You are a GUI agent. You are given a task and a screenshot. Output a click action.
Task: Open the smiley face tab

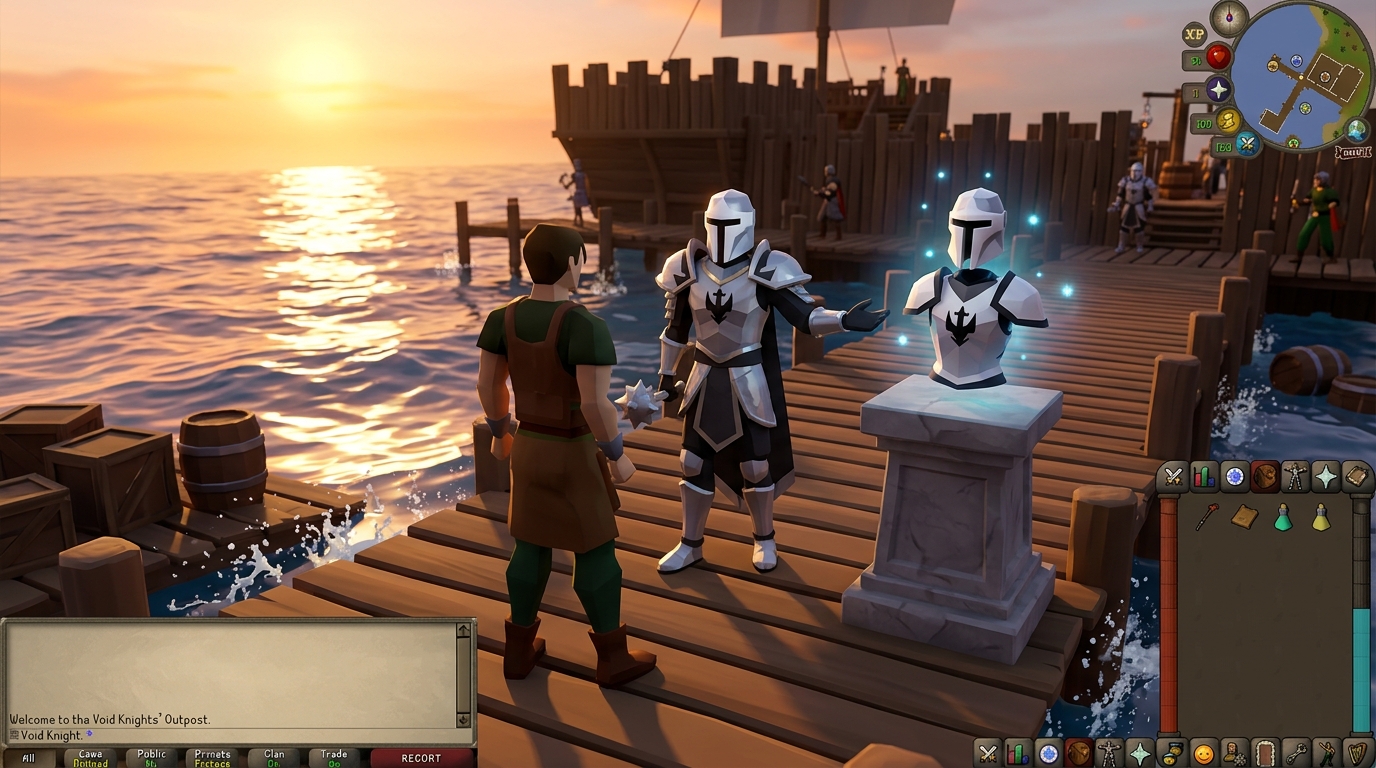(x=1203, y=752)
